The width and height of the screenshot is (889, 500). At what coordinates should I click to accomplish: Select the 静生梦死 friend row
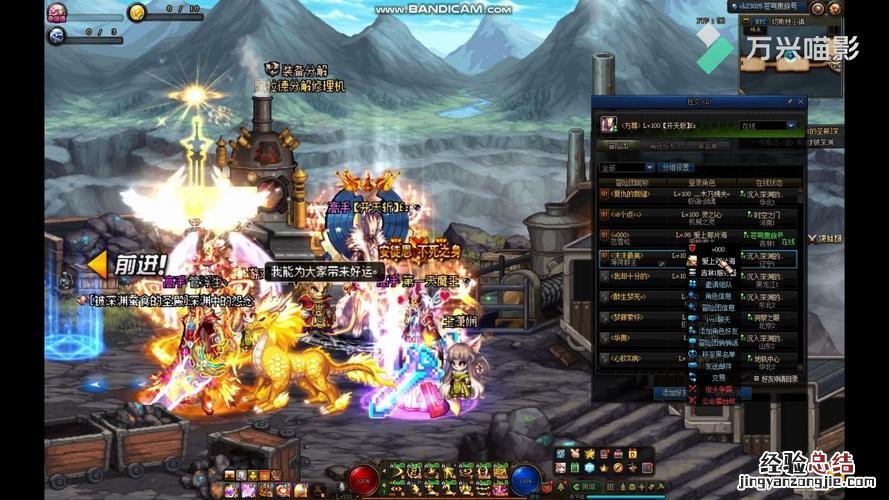(626, 295)
